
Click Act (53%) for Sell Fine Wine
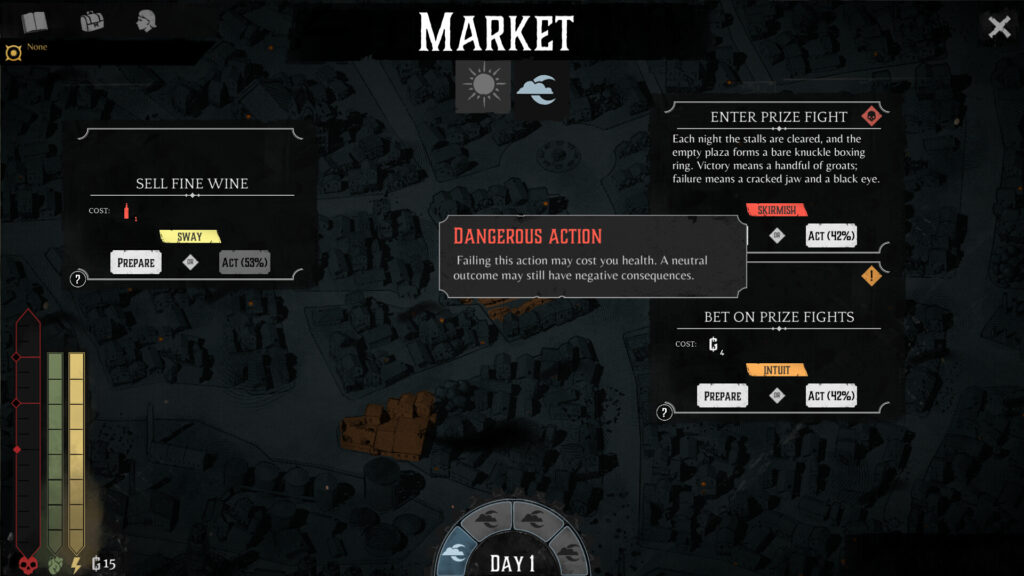pyautogui.click(x=244, y=262)
